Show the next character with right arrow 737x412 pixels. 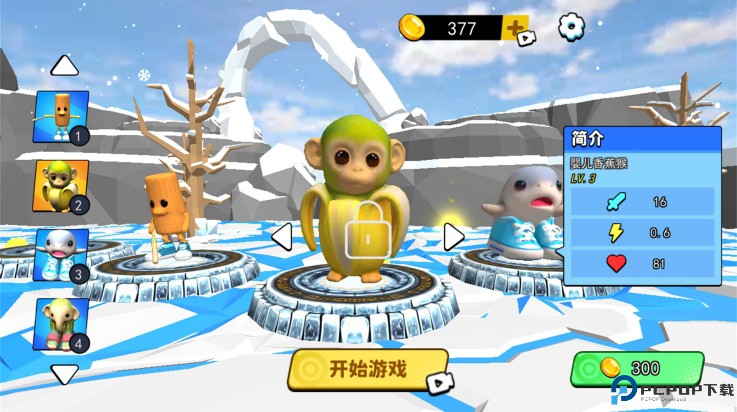click(x=454, y=237)
